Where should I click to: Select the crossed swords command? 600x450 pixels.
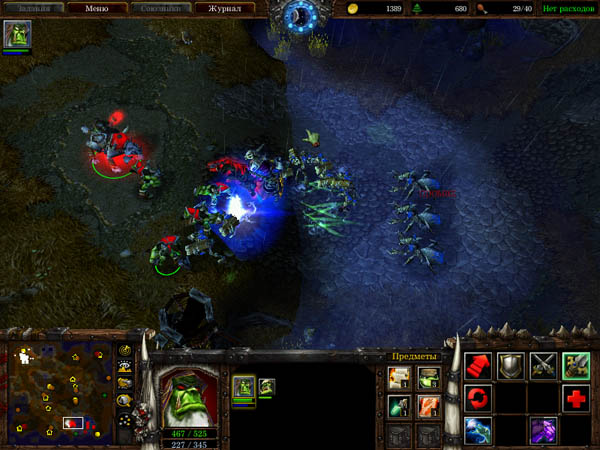(544, 366)
